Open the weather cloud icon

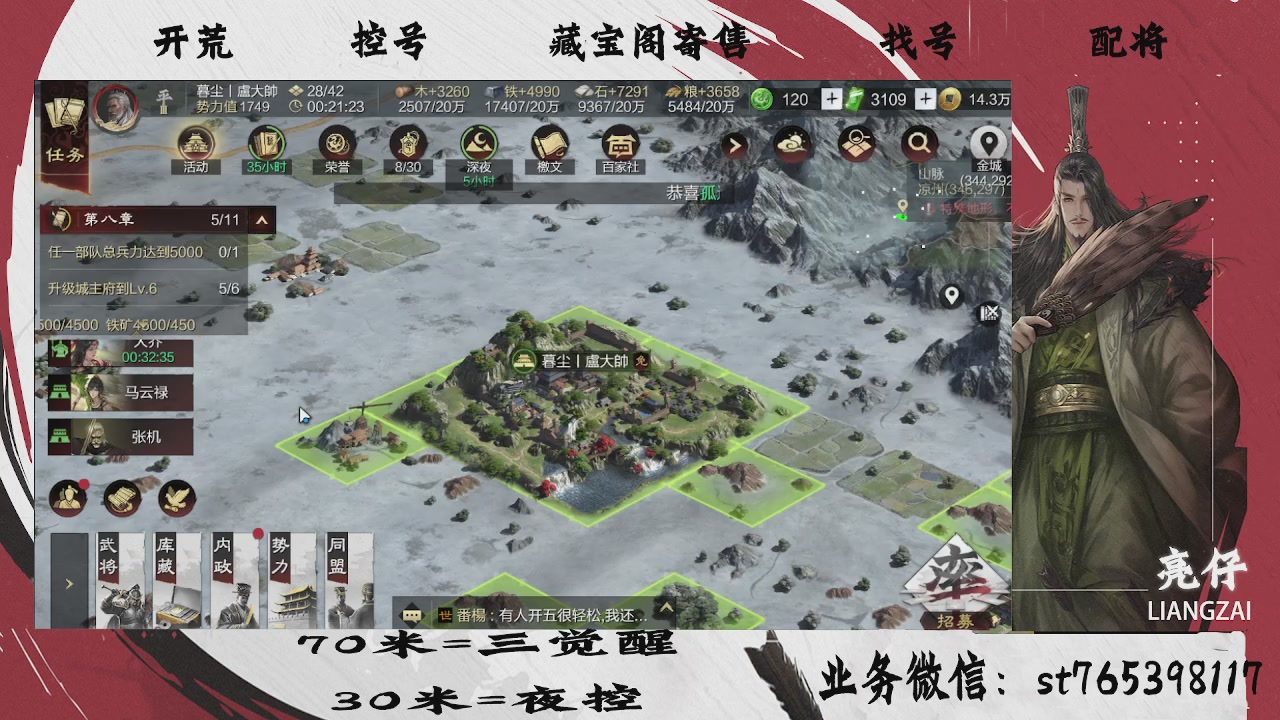[791, 142]
